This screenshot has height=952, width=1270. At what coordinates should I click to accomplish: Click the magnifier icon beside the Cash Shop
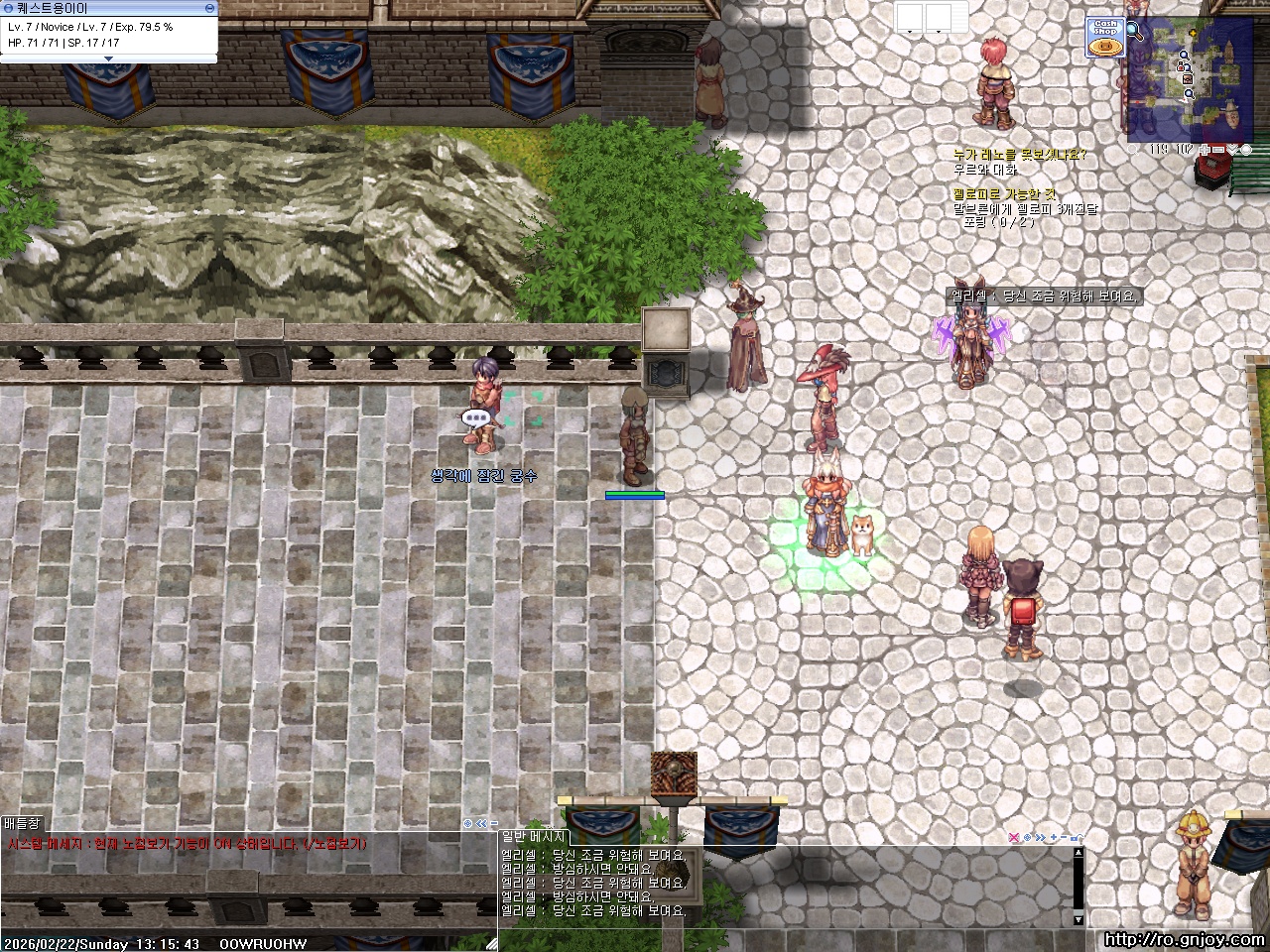click(1135, 32)
